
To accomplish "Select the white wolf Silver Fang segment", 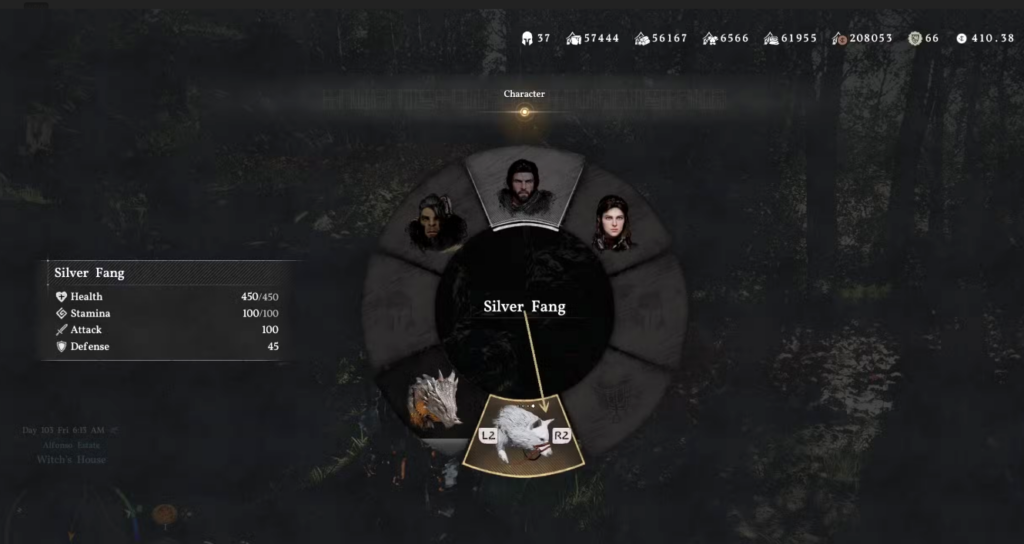I will (x=525, y=432).
